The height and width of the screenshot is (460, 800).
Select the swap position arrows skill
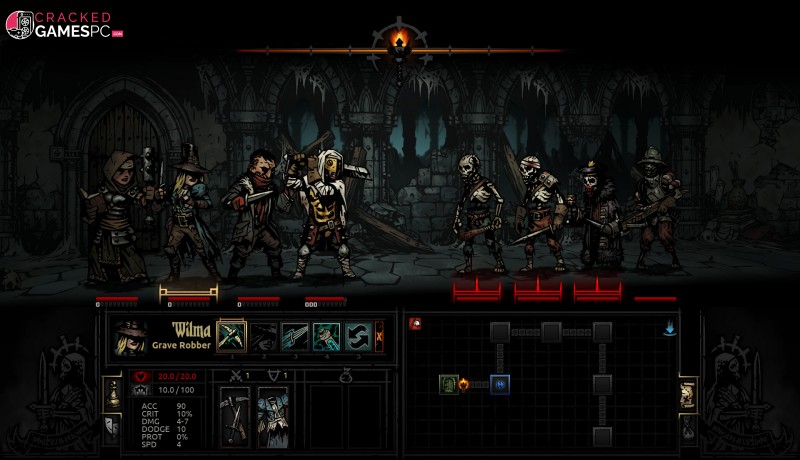click(x=358, y=336)
